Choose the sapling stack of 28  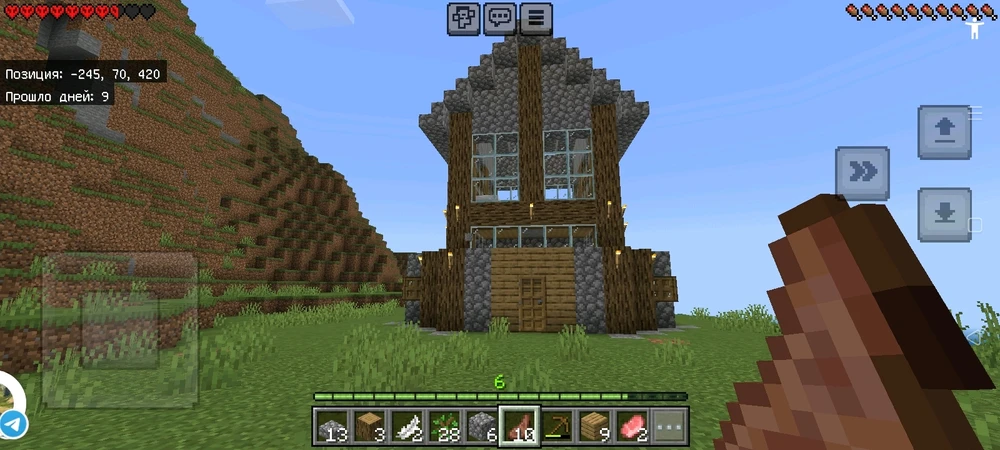(x=444, y=426)
